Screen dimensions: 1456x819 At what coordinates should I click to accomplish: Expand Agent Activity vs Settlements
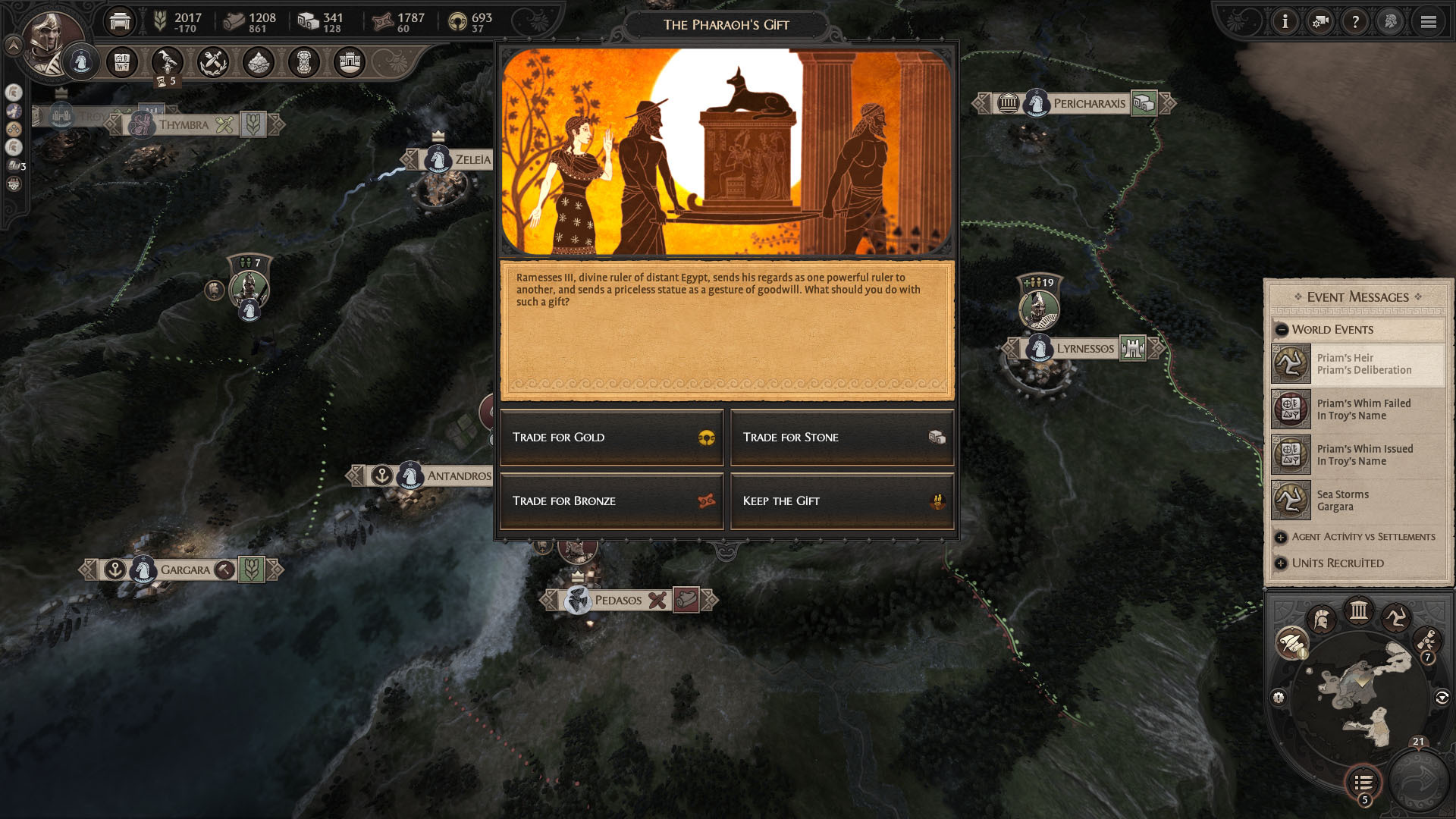click(1281, 537)
